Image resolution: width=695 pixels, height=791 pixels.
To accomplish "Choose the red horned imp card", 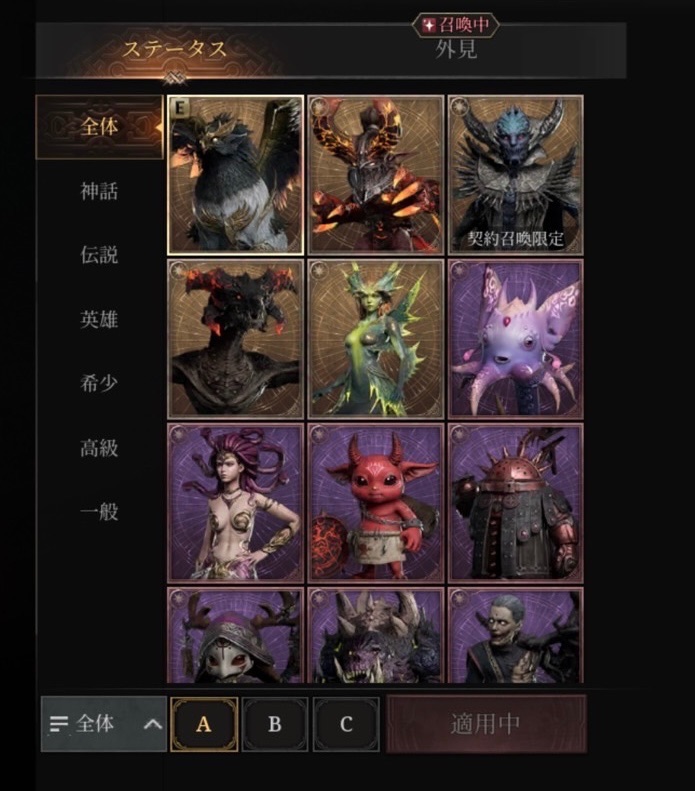I will coord(376,502).
